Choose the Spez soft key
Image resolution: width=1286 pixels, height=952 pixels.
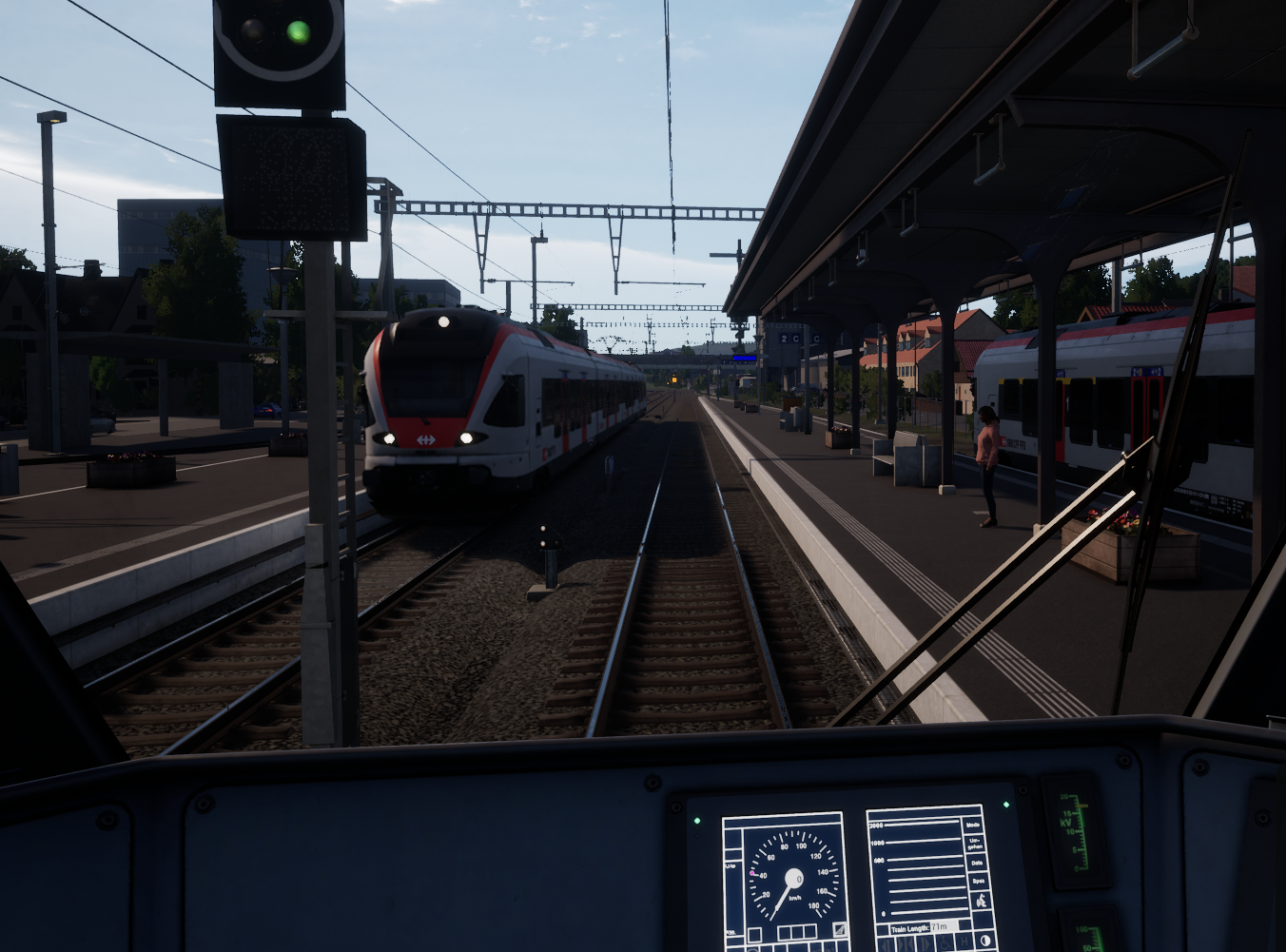(977, 882)
